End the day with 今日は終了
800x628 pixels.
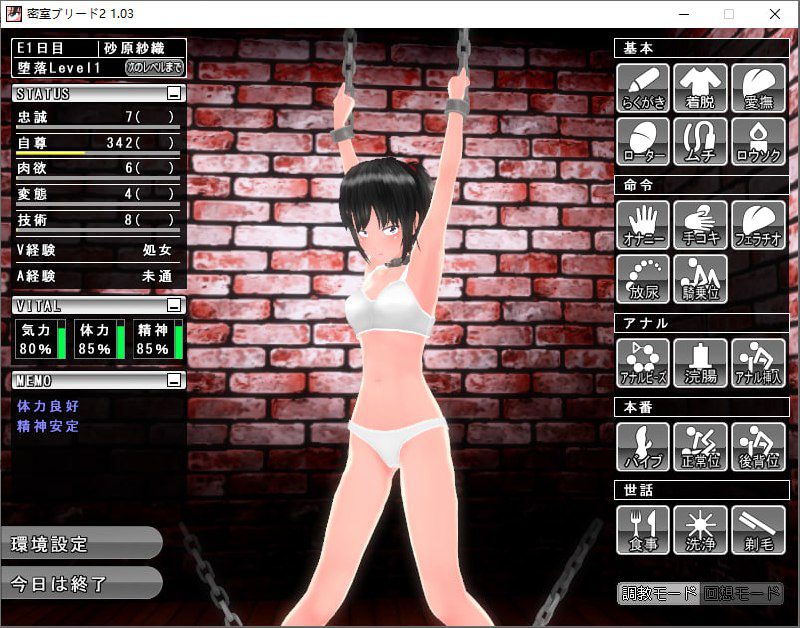[78, 584]
